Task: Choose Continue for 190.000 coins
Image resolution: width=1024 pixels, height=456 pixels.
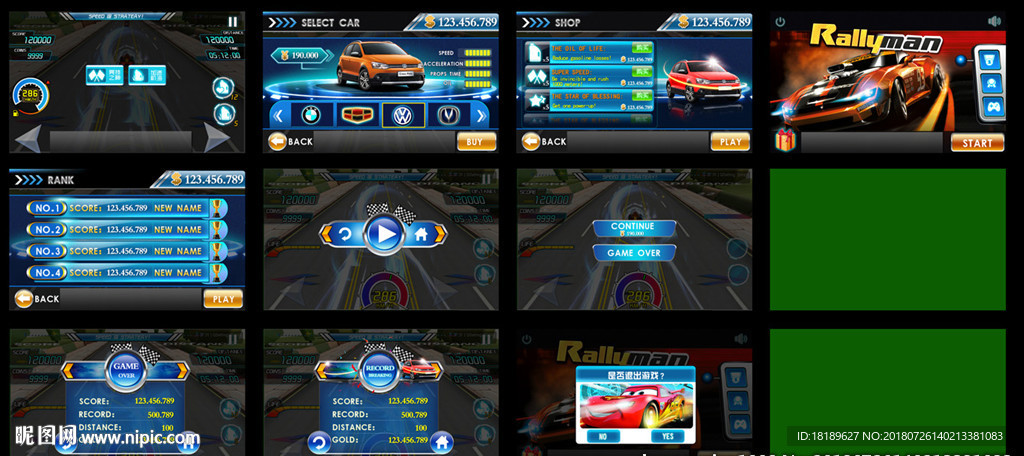Action: click(633, 229)
